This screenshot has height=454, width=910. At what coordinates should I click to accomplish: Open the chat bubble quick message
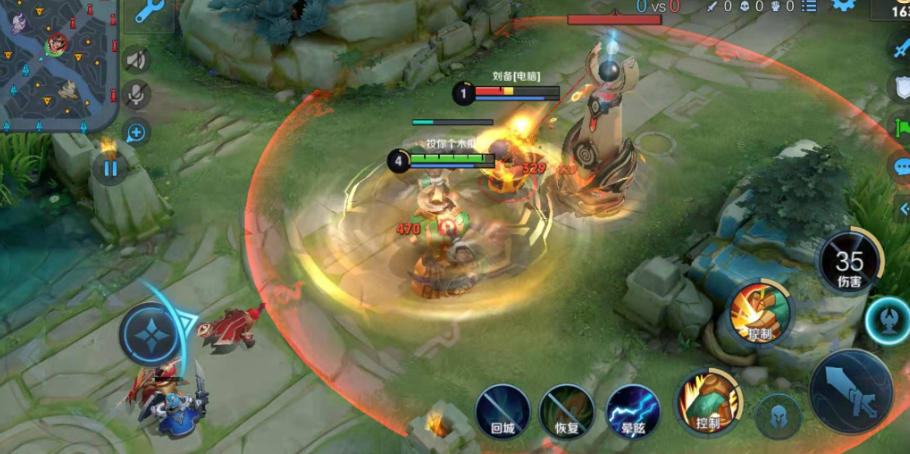[x=900, y=167]
